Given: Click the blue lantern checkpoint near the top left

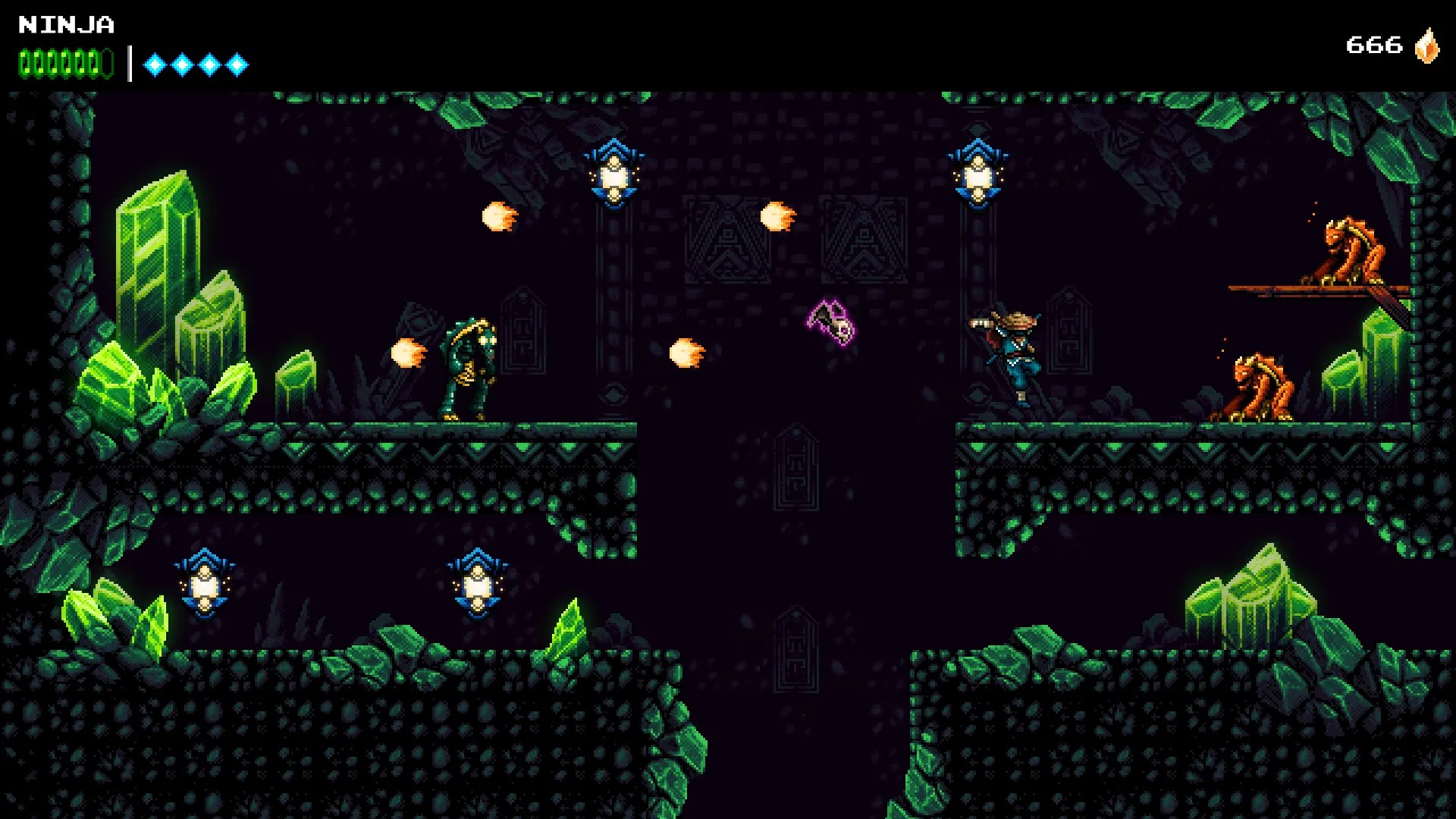Looking at the screenshot, I should tap(614, 174).
